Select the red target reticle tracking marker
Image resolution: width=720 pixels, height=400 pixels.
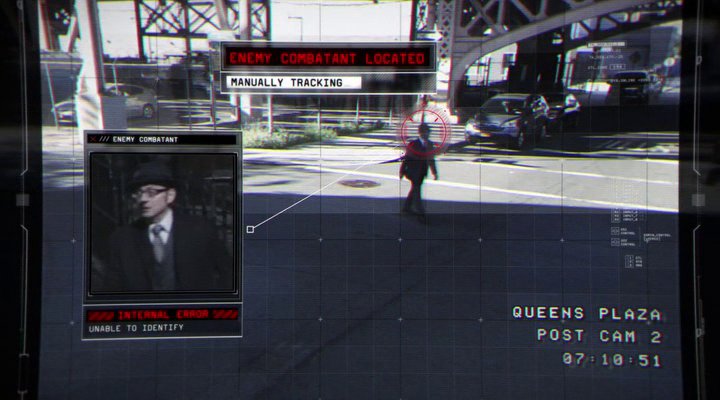point(419,129)
